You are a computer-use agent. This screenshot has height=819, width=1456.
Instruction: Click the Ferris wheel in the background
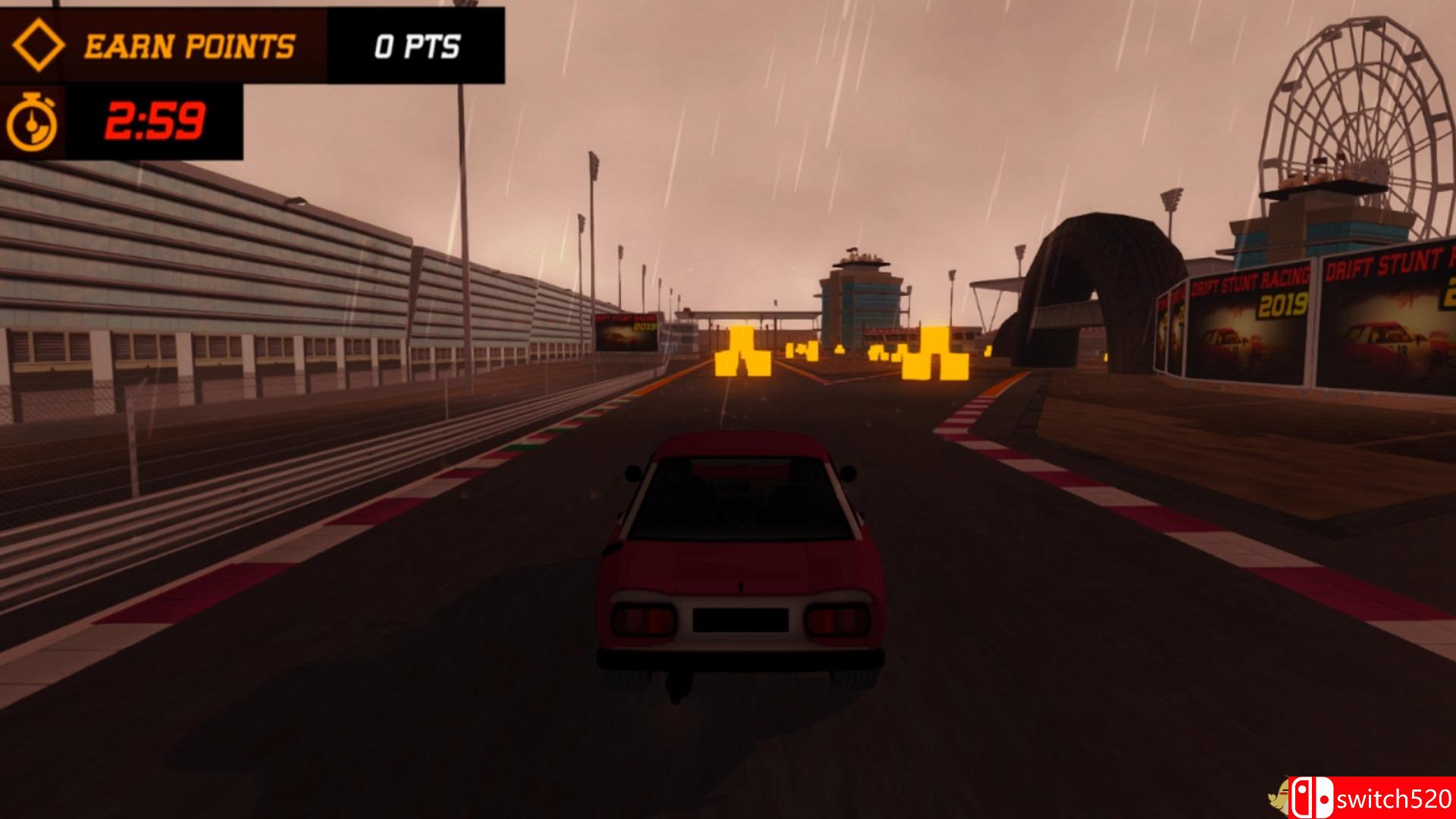click(1357, 106)
